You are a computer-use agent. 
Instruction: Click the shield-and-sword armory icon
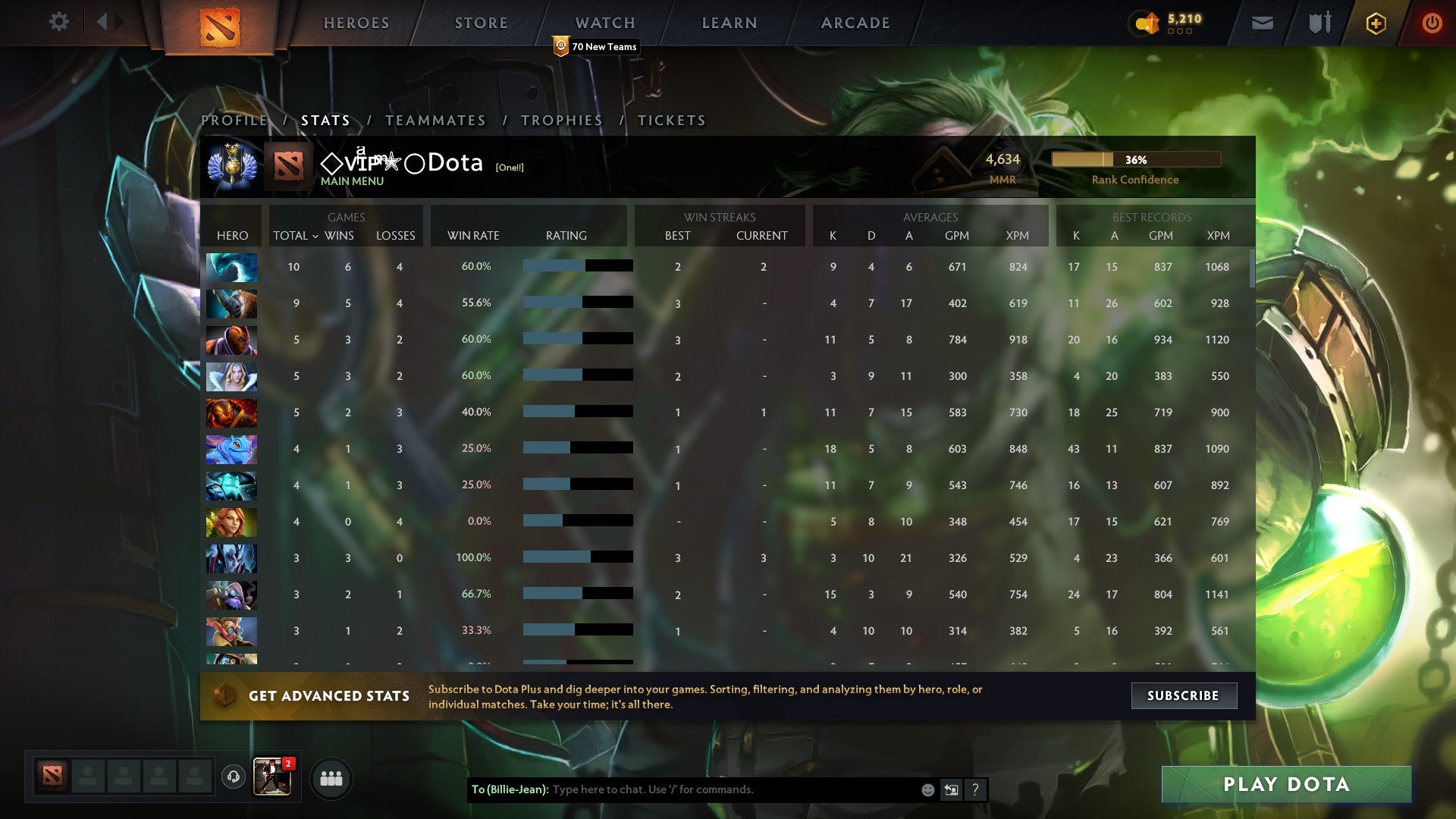[x=1319, y=23]
